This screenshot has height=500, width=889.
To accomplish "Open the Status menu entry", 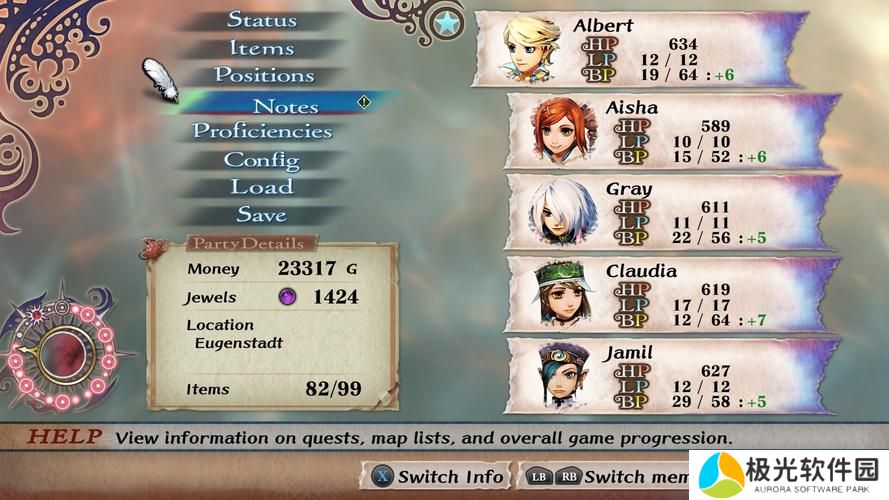I will [262, 20].
